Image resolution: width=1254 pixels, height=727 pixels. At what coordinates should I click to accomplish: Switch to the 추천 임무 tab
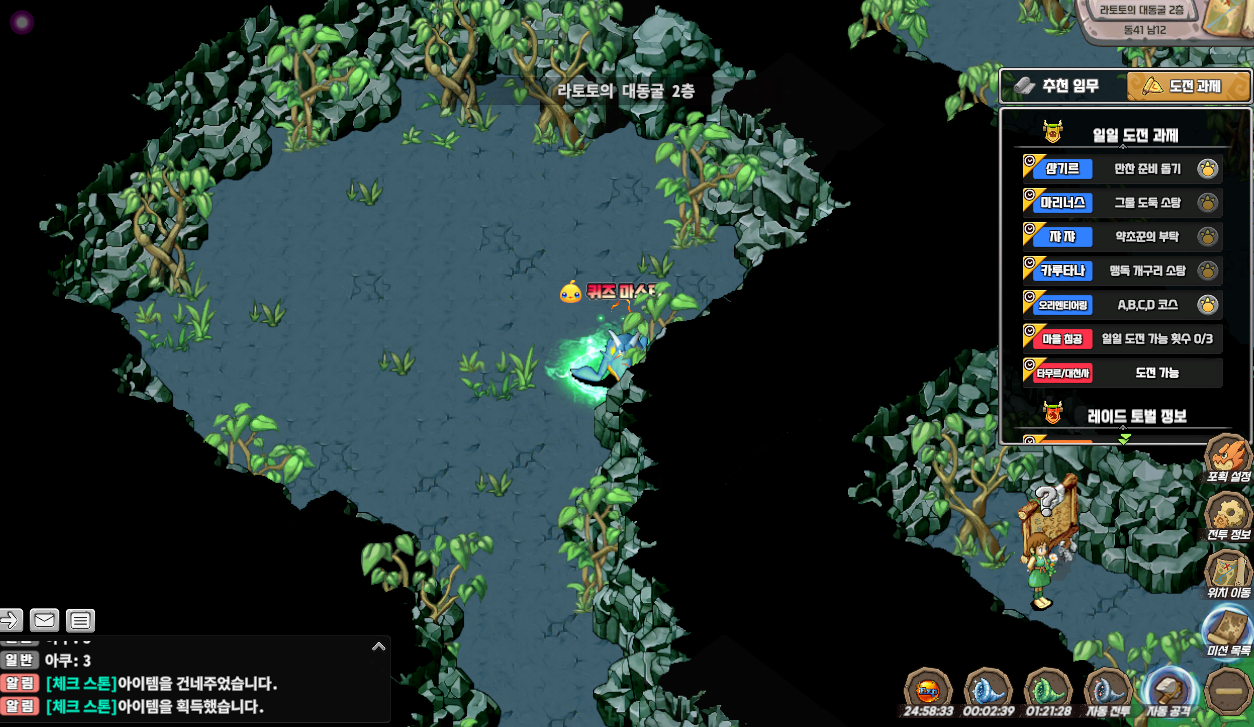tap(1062, 86)
